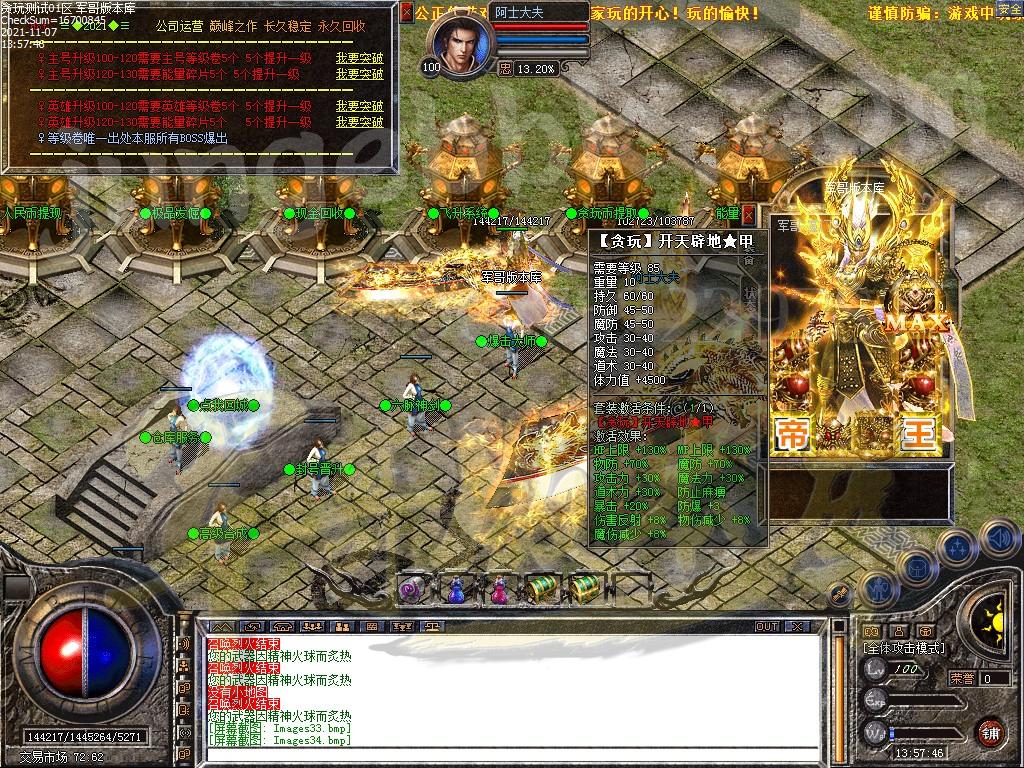Use the purple spiral scroll in the hotbar
Image resolution: width=1024 pixels, height=768 pixels.
411,589
